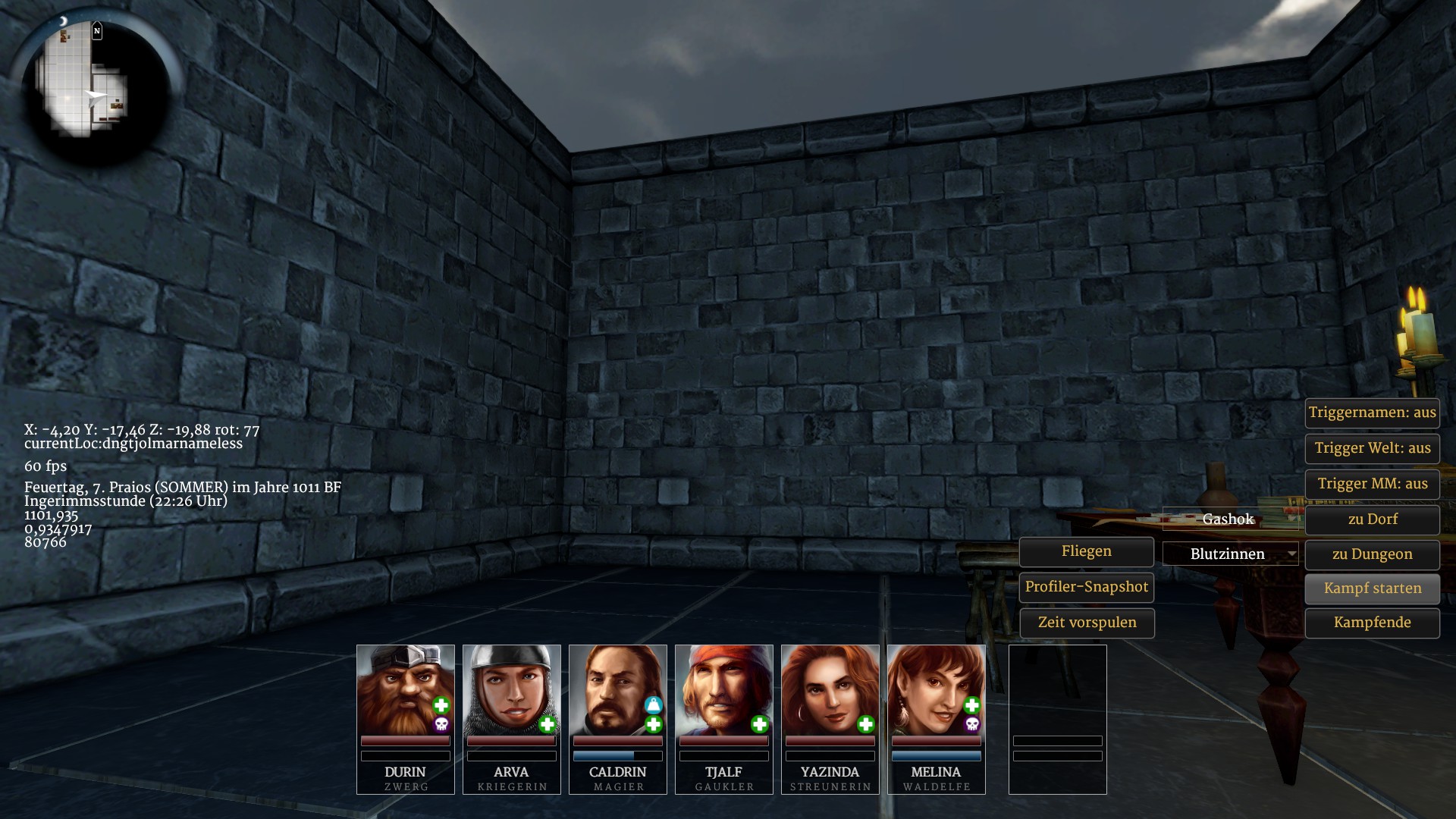
Task: Choose Arva the warrior portrait
Action: tap(511, 690)
